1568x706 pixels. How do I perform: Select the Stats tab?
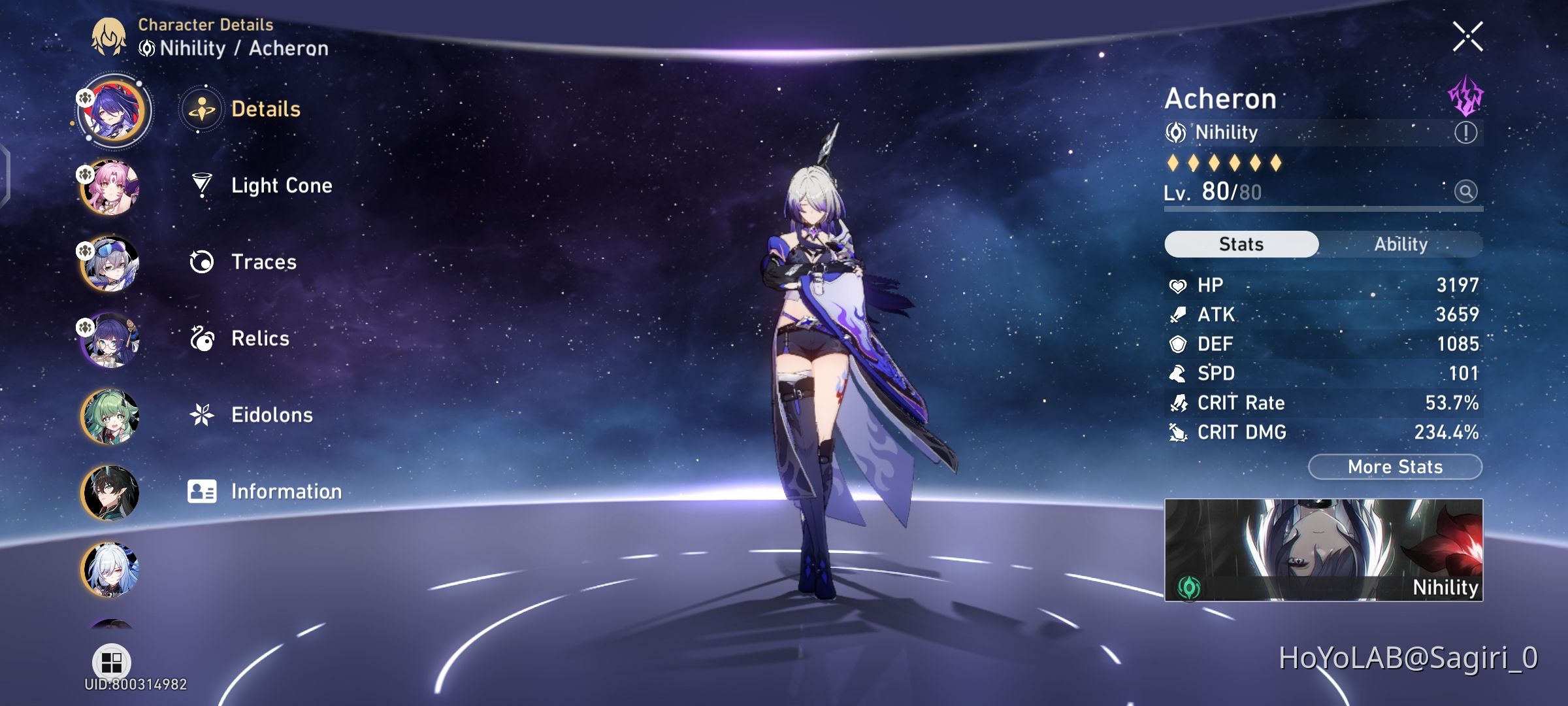pyautogui.click(x=1241, y=243)
